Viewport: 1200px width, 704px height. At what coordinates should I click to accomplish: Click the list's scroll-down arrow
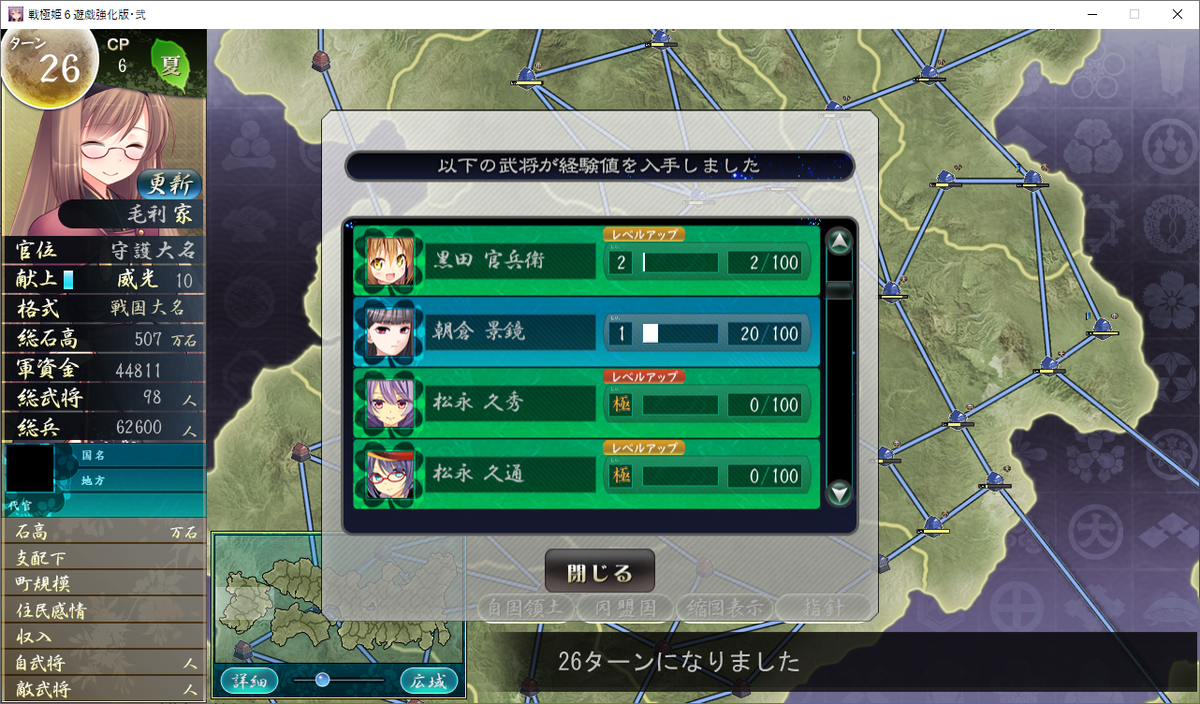point(840,492)
